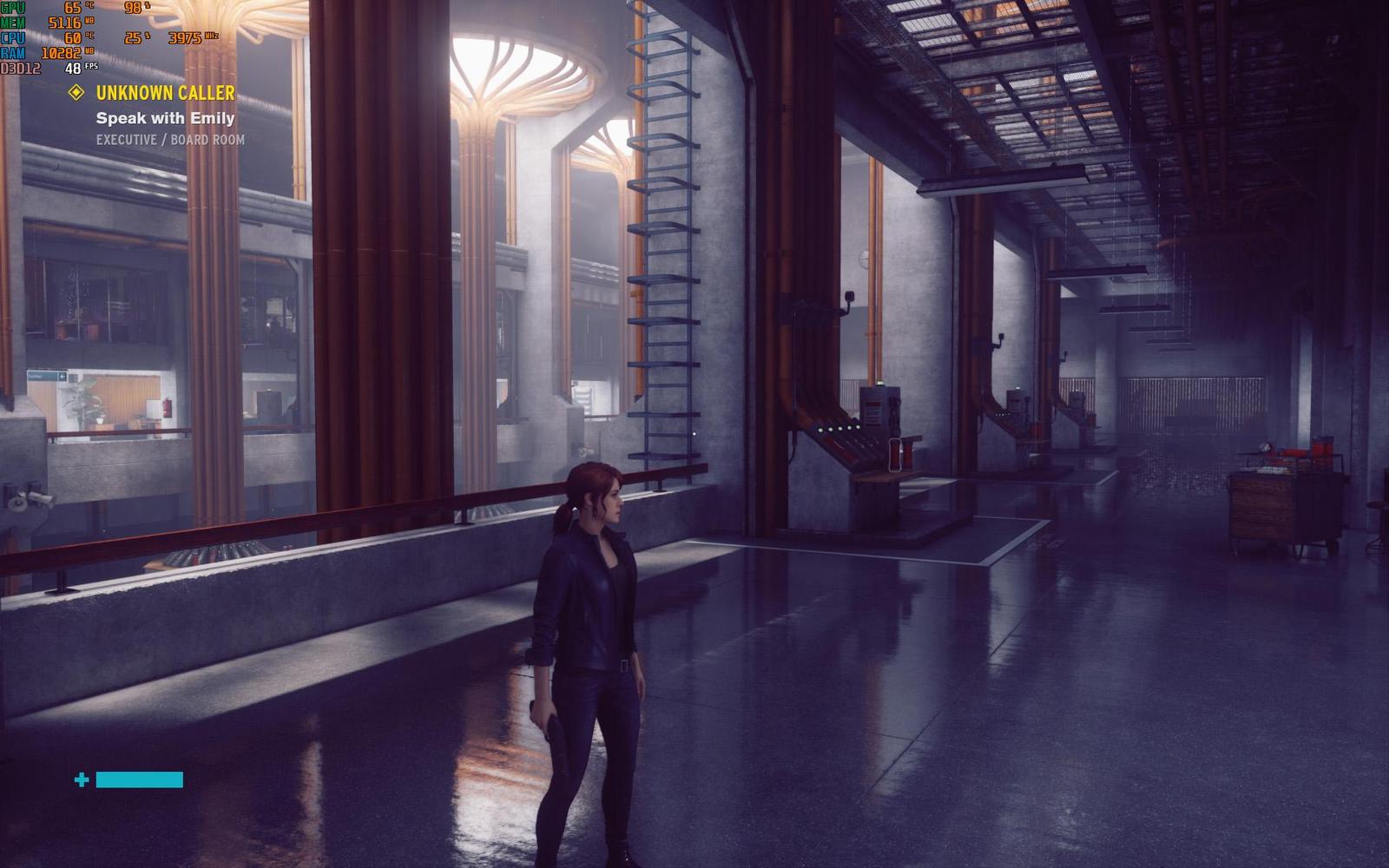Expand the mission details under UNKNOWN CALLER
The width and height of the screenshot is (1389, 868).
click(x=165, y=91)
